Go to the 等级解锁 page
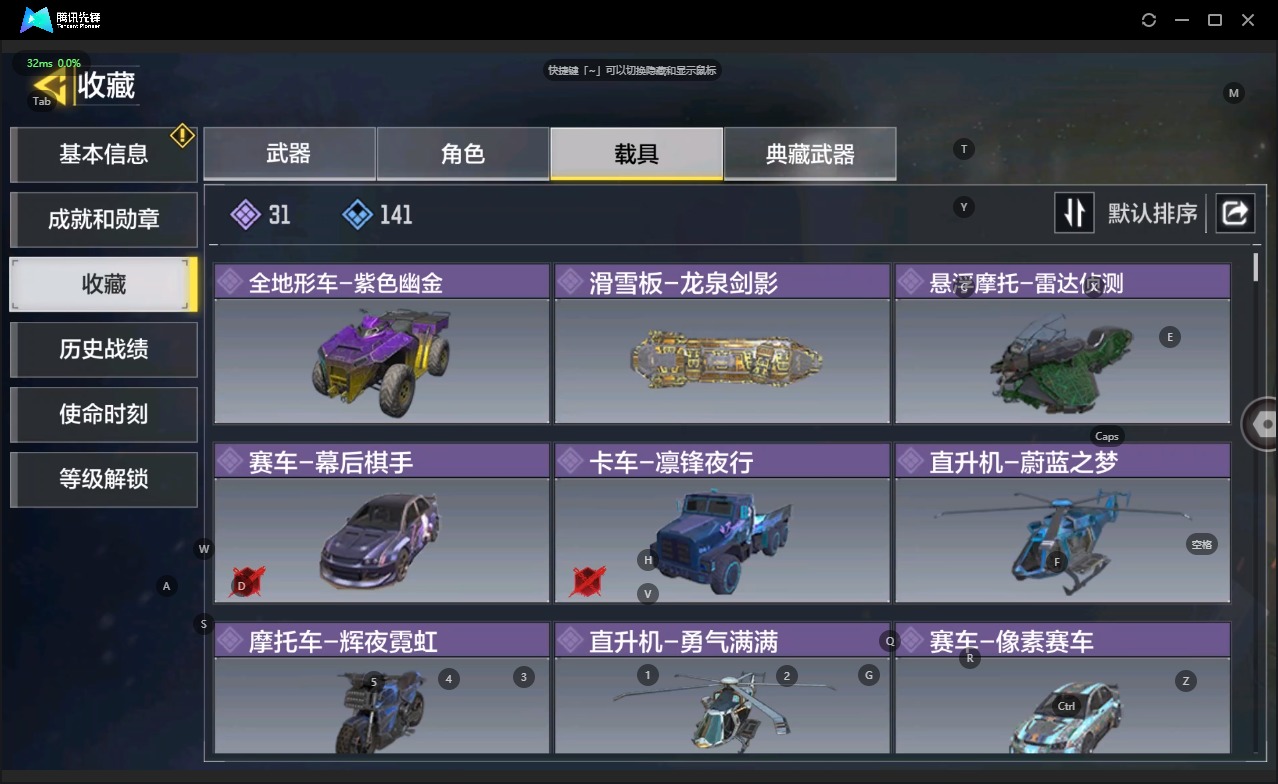The width and height of the screenshot is (1278, 784). point(103,479)
